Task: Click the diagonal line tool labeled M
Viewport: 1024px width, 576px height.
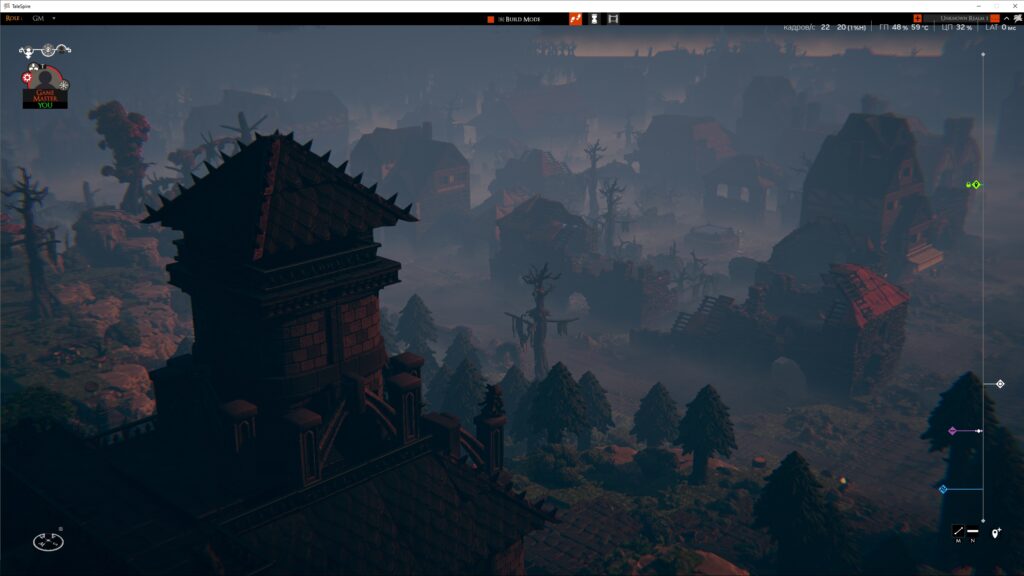Action: [958, 531]
